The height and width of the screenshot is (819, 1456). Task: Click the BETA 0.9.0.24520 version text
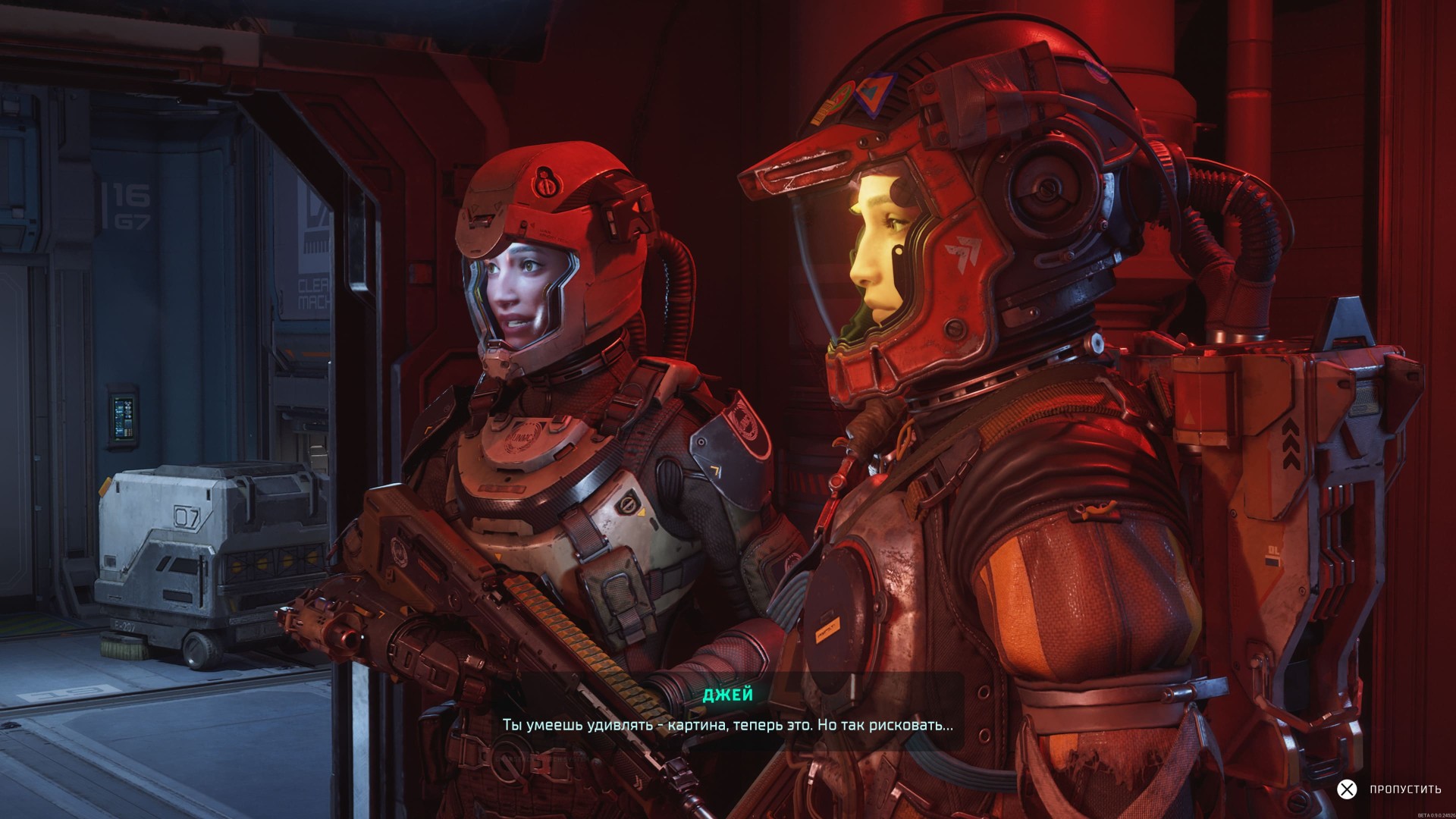coord(1437,814)
